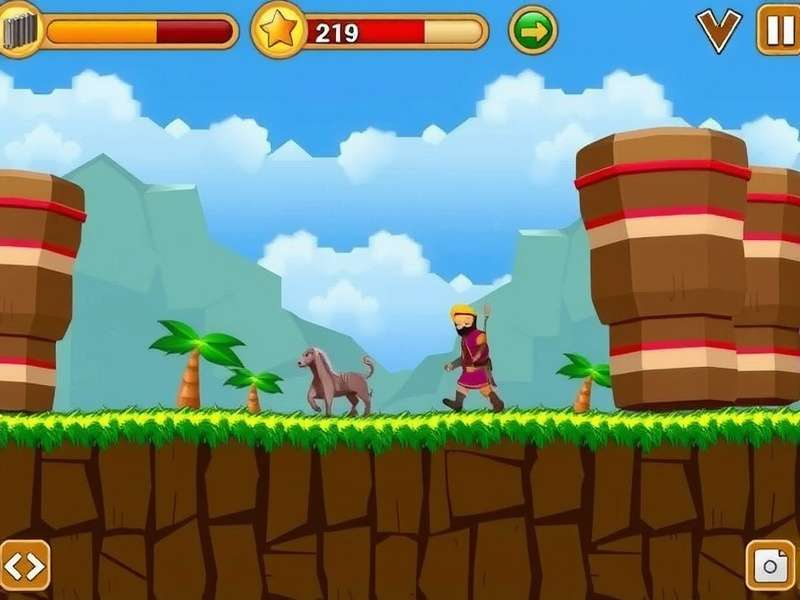Tap the left-right arrows button

(24, 566)
